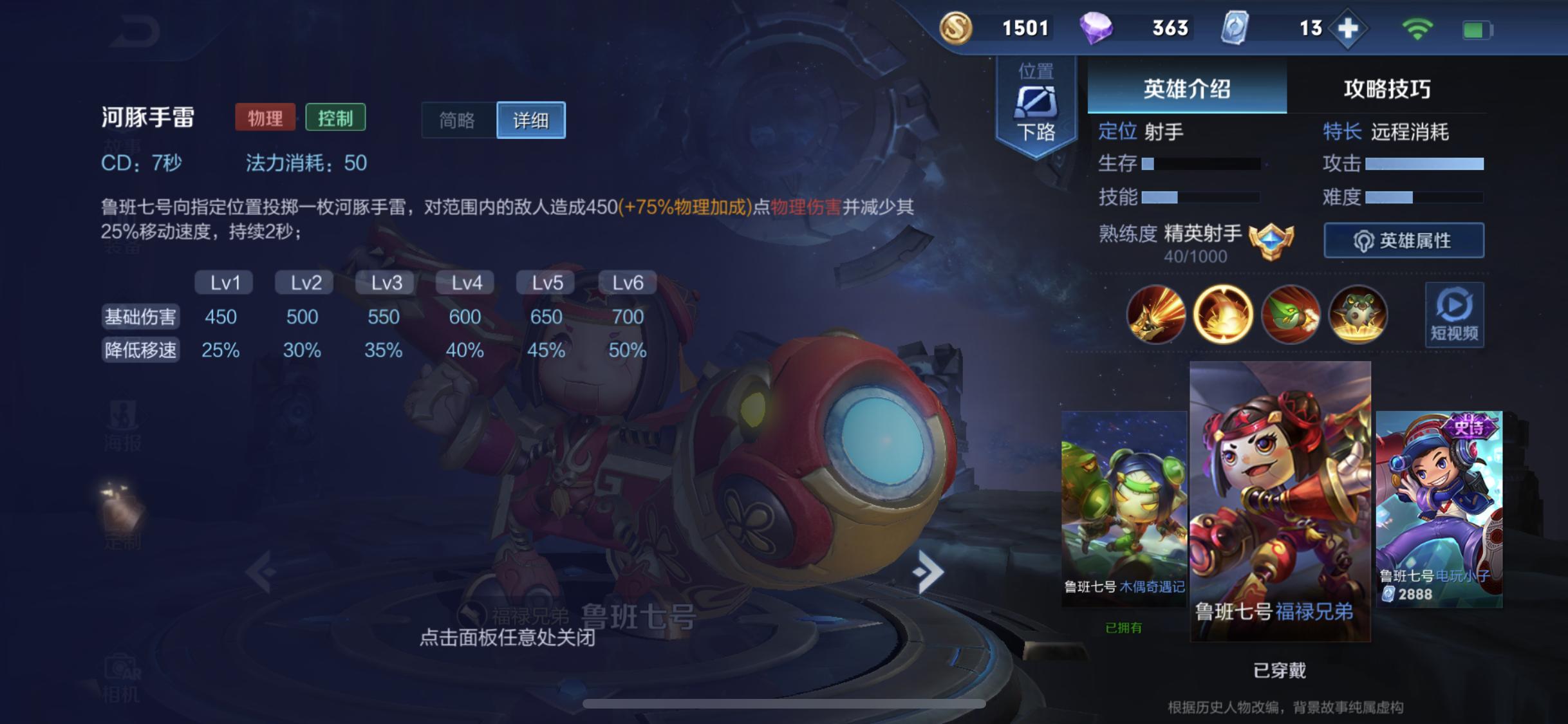Select the highlighted 河豚手雷 skill icon
Viewport: 1568px width, 724px height.
tap(1223, 315)
